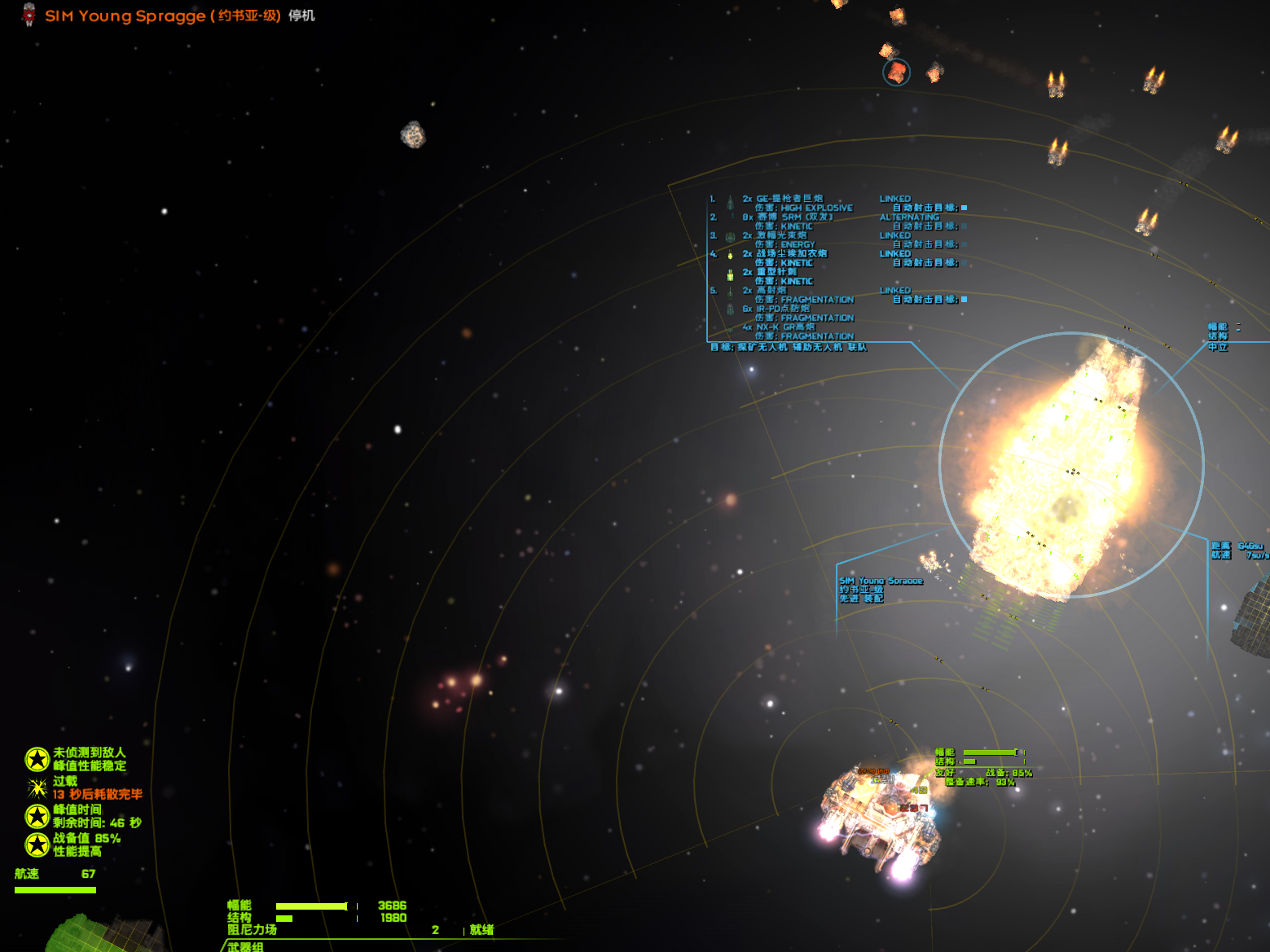Toggle autofire indicator for weapon group 1
The width and height of the screenshot is (1270, 952).
pyautogui.click(x=964, y=208)
